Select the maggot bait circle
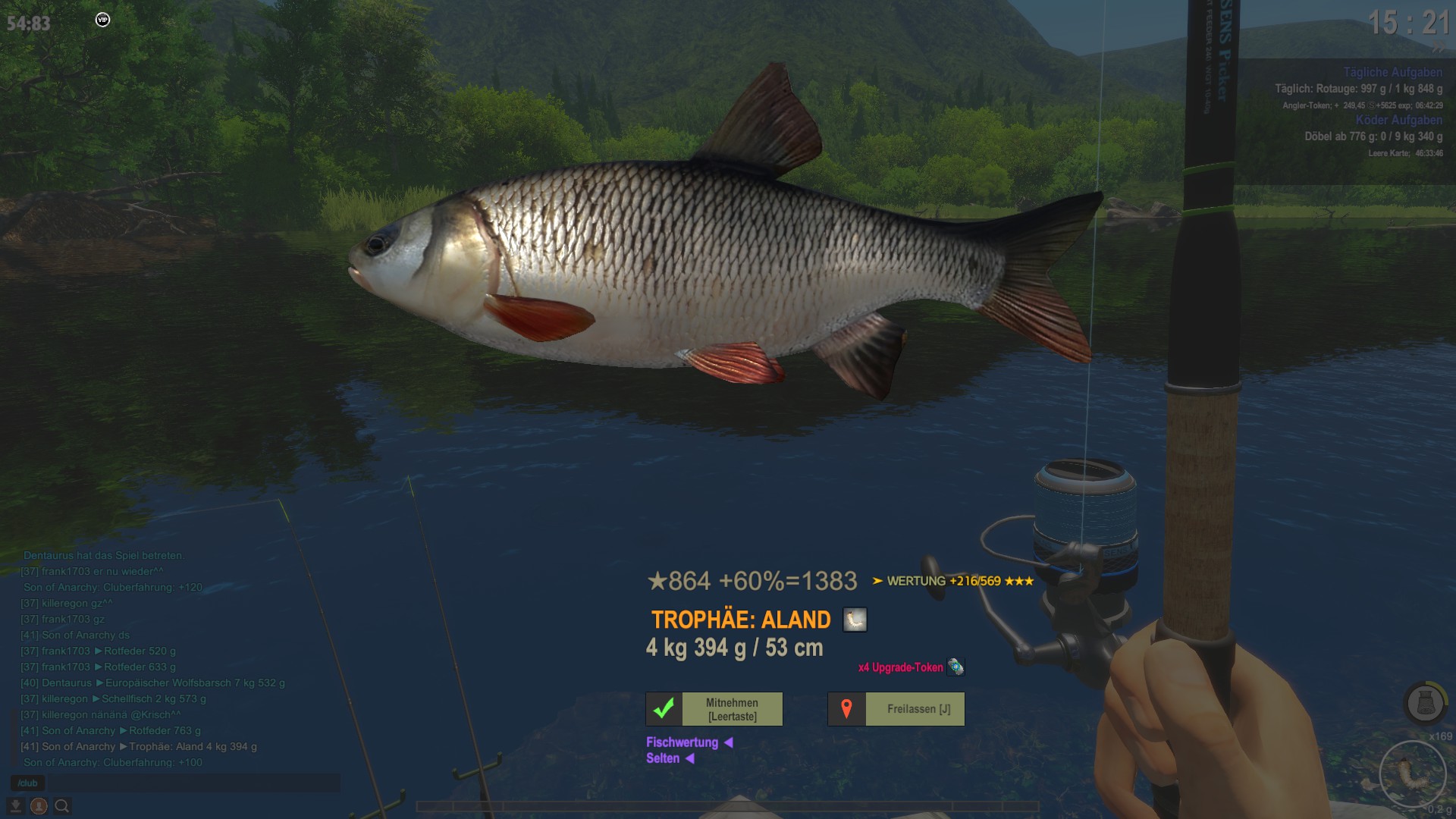This screenshot has width=1456, height=819. [1412, 773]
